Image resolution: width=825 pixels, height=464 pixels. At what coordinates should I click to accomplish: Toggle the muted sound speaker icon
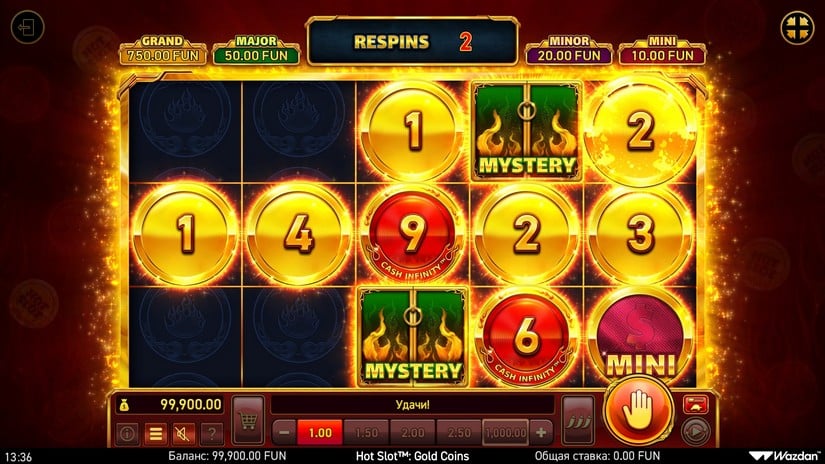(183, 434)
